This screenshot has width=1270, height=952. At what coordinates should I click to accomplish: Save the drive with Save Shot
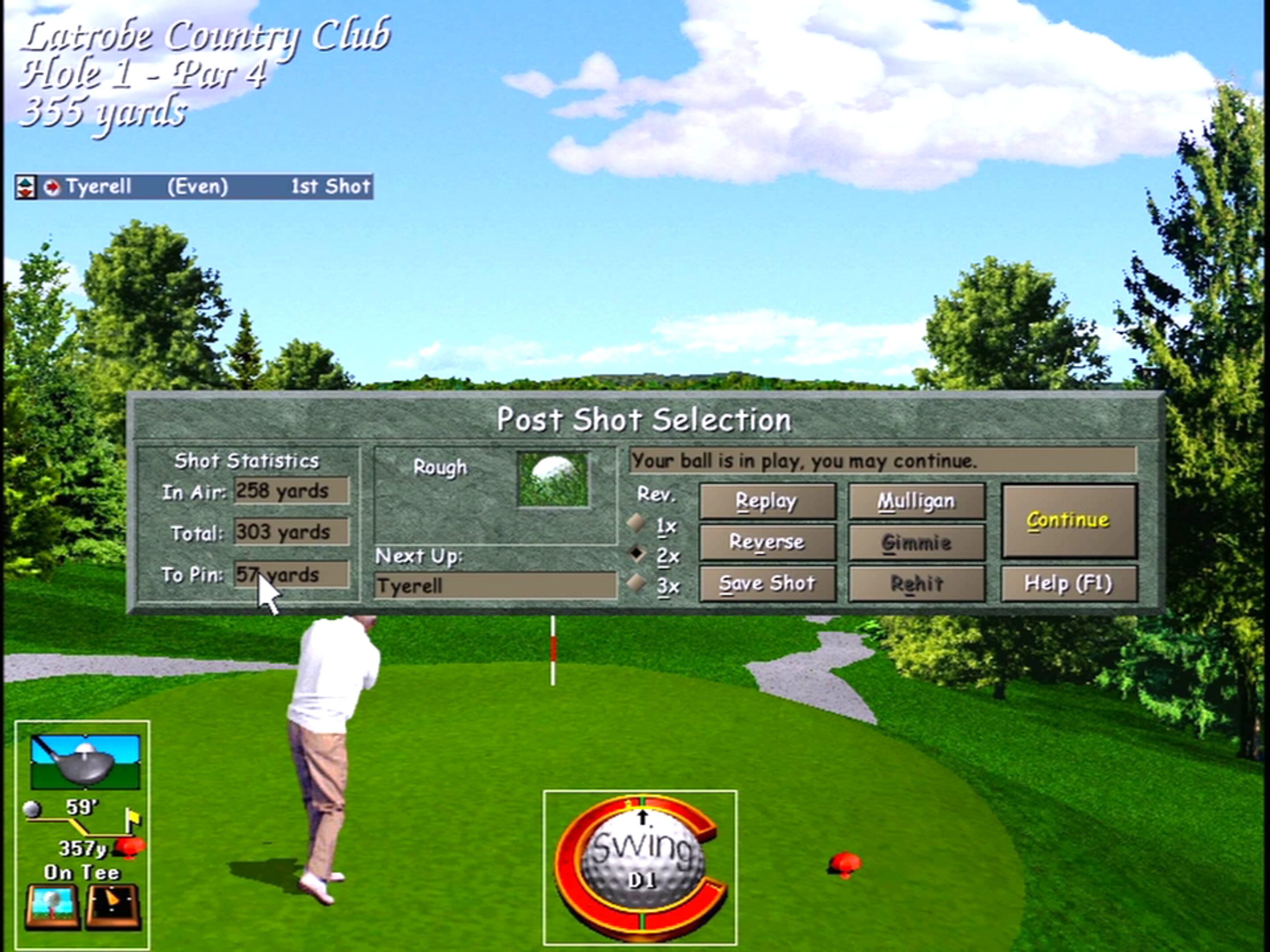tap(768, 583)
